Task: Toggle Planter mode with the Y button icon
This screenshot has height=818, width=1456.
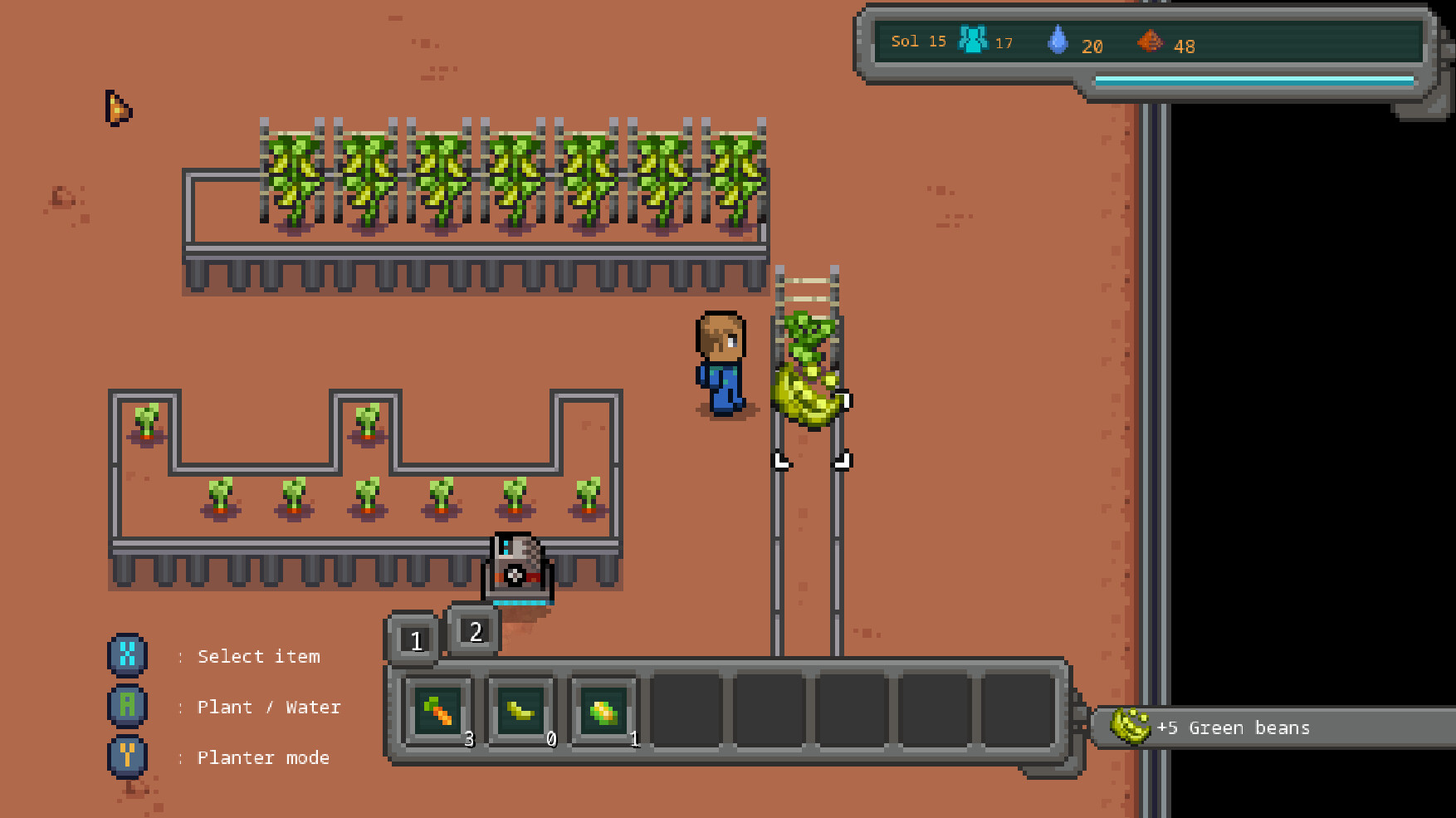Action: click(x=127, y=757)
